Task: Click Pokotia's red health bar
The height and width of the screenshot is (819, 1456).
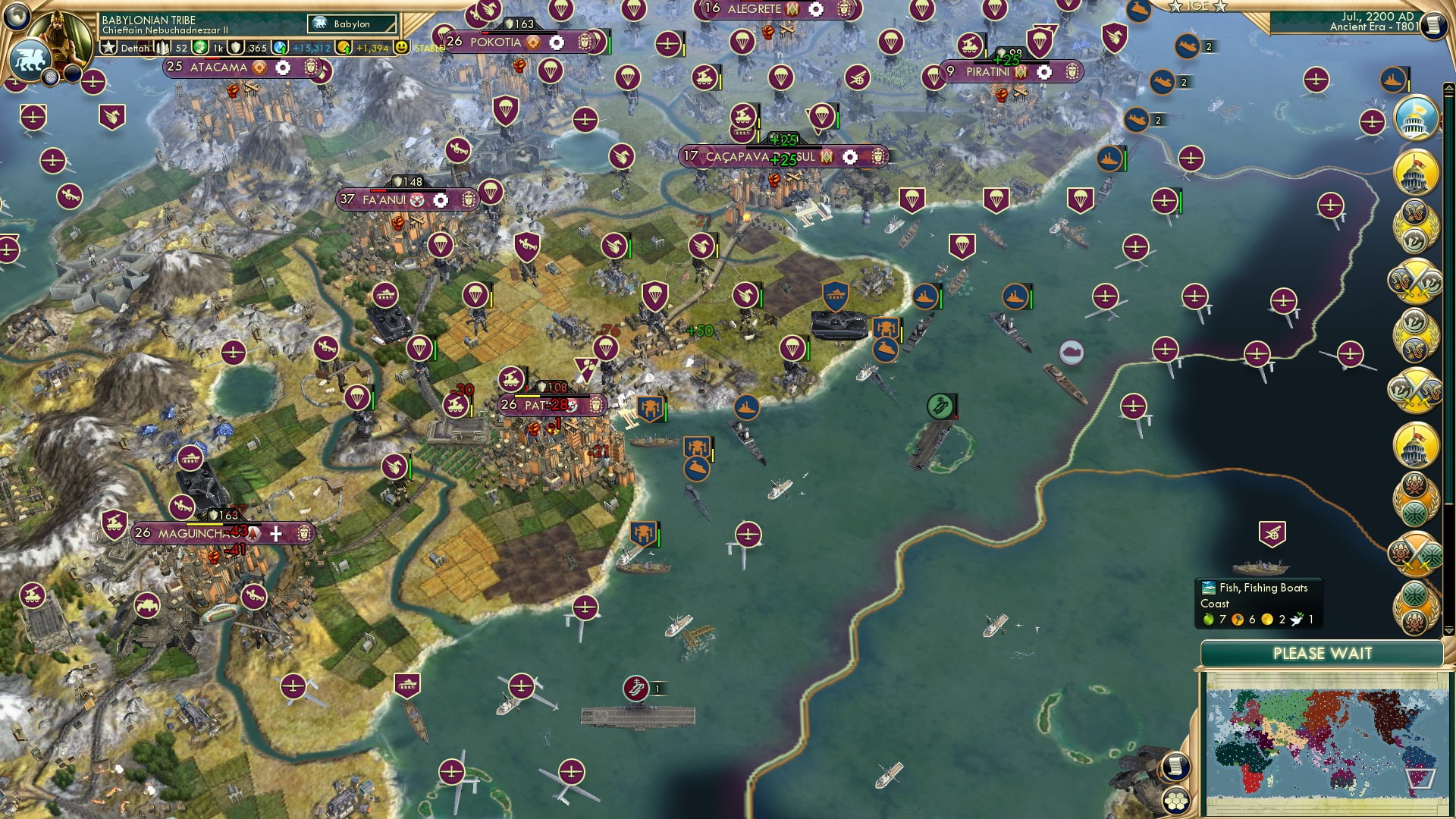Action: tap(485, 33)
